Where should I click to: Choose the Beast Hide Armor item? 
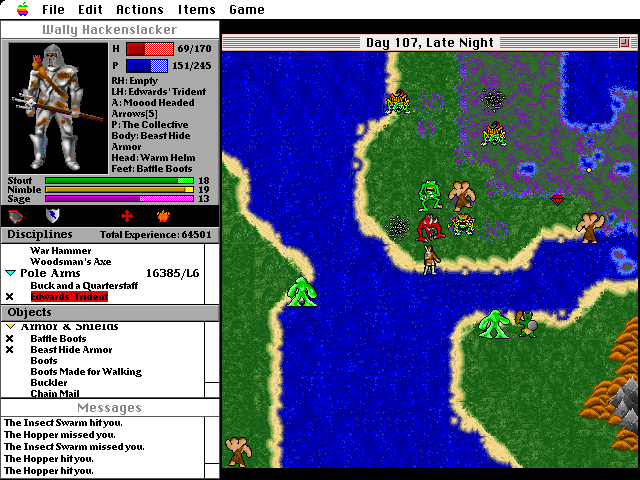71,350
